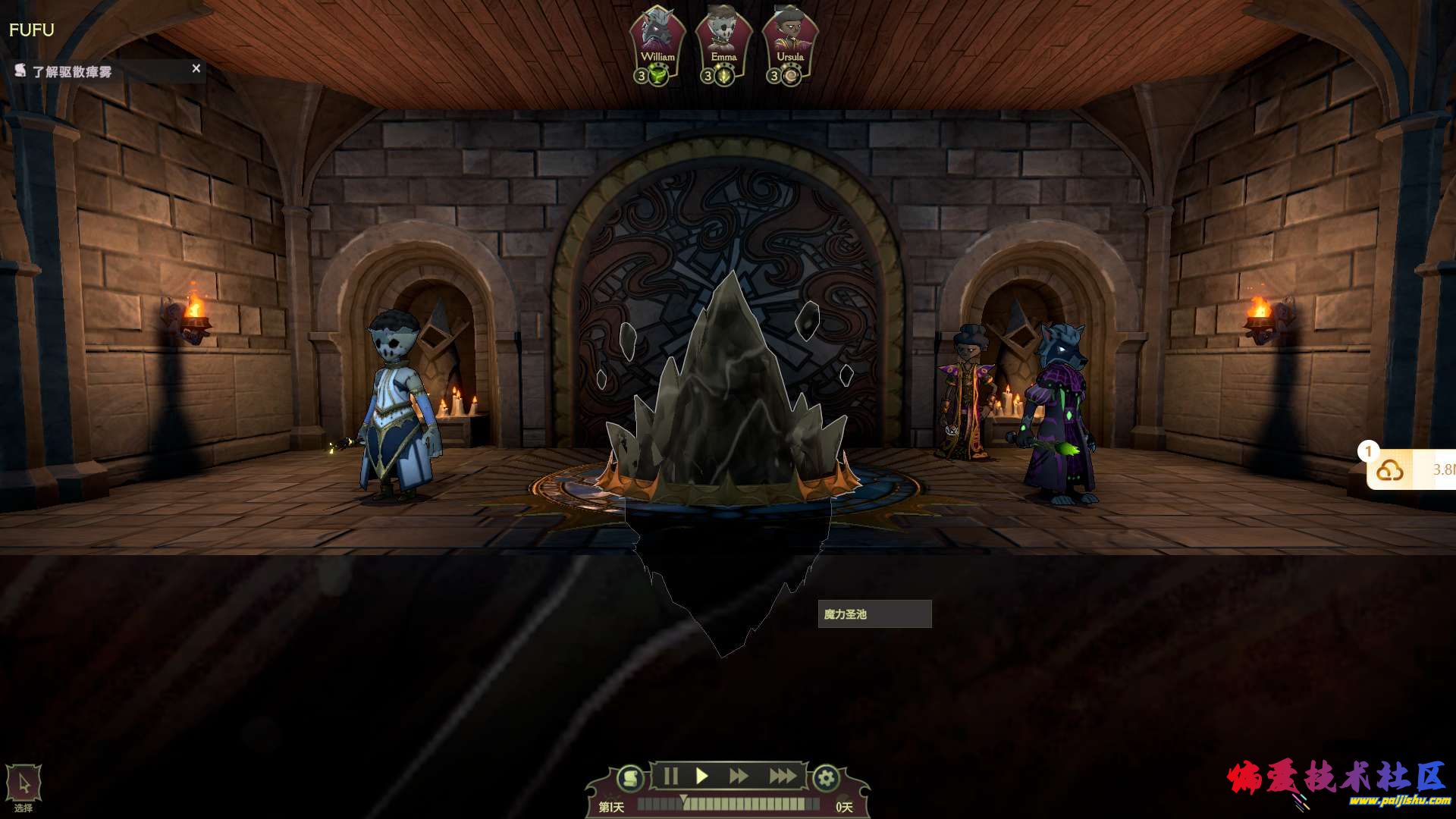
Task: Set game speed to double fast-forward
Action: point(738,777)
